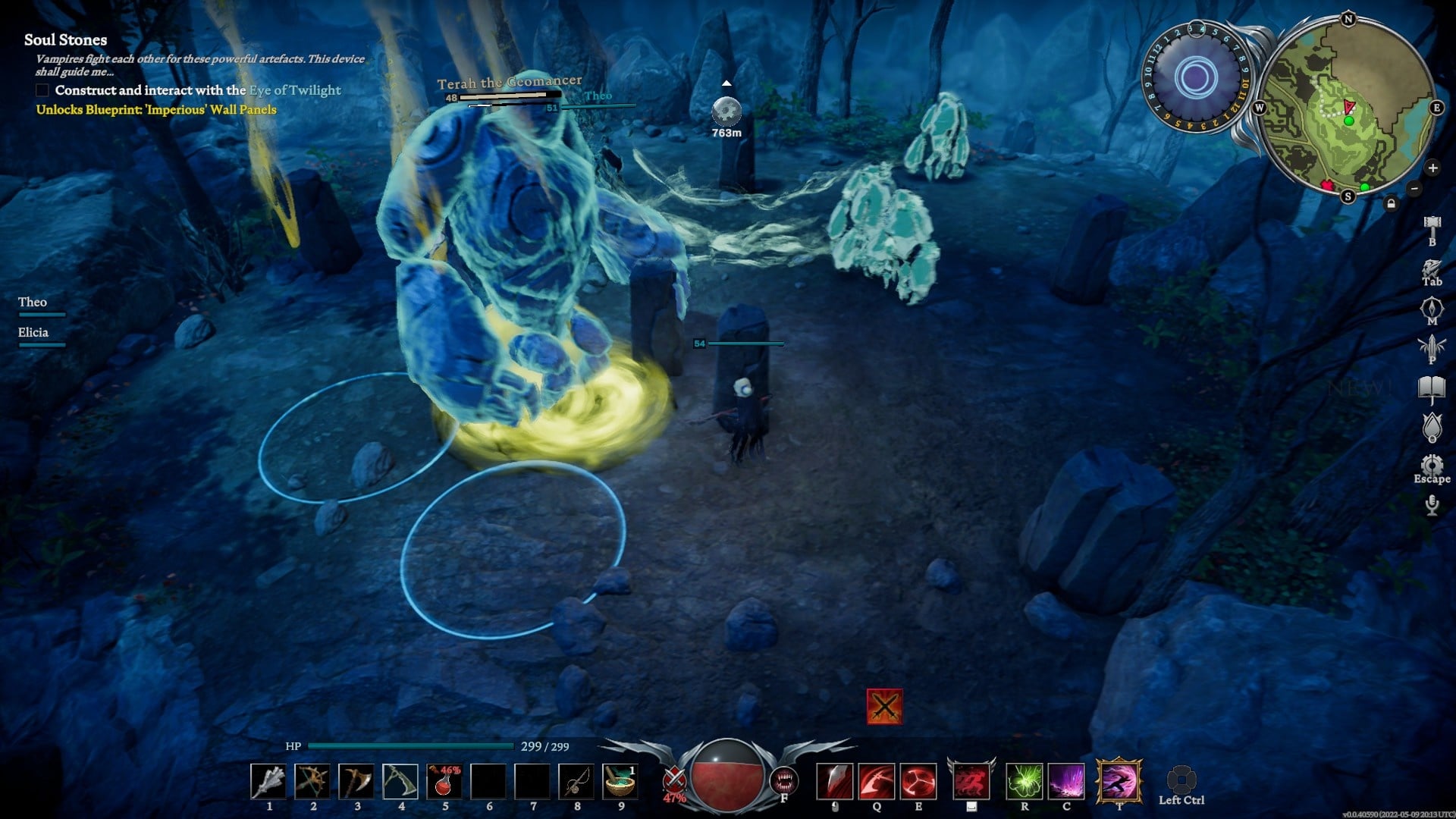The width and height of the screenshot is (1456, 819).
Task: Use the red dash travel ability
Action: point(971,781)
